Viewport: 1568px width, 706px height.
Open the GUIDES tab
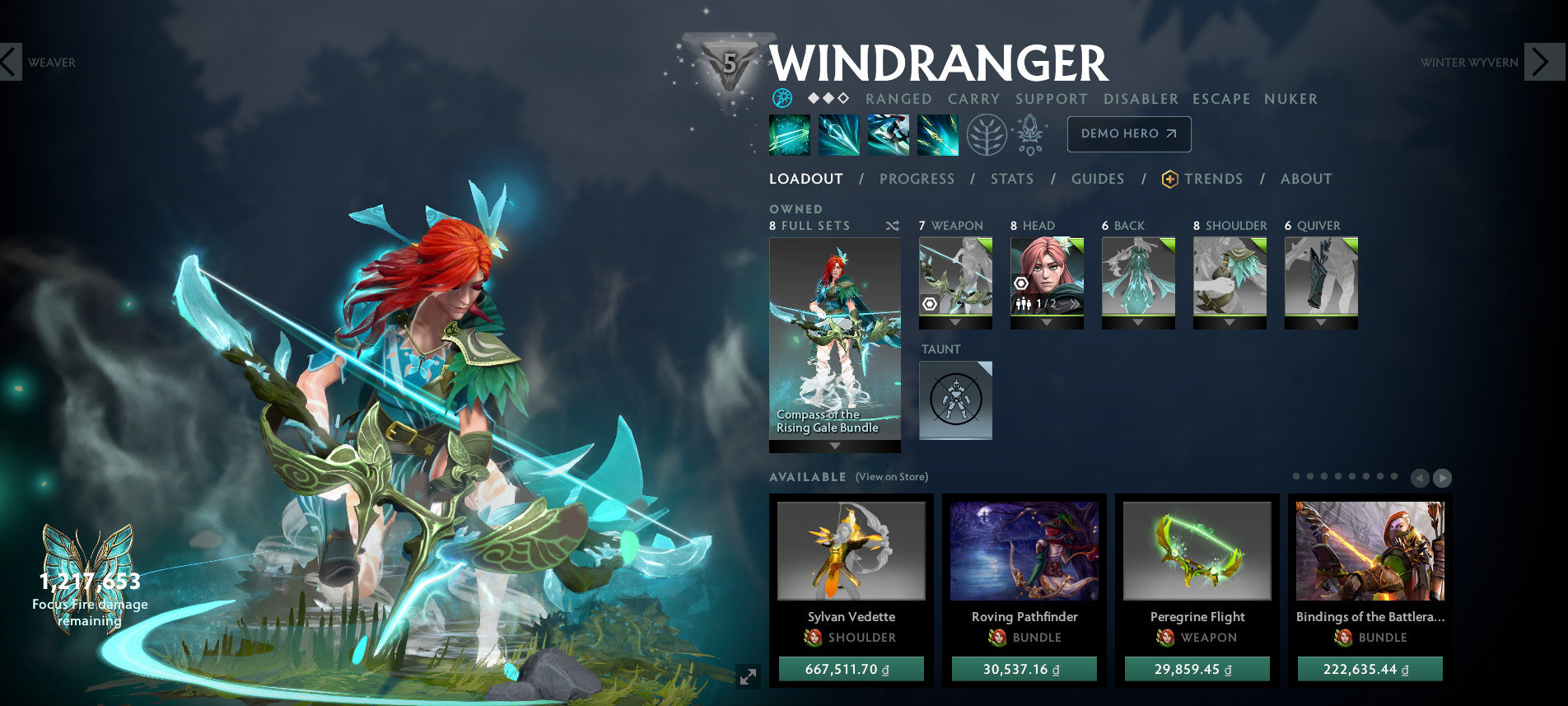(x=1099, y=179)
